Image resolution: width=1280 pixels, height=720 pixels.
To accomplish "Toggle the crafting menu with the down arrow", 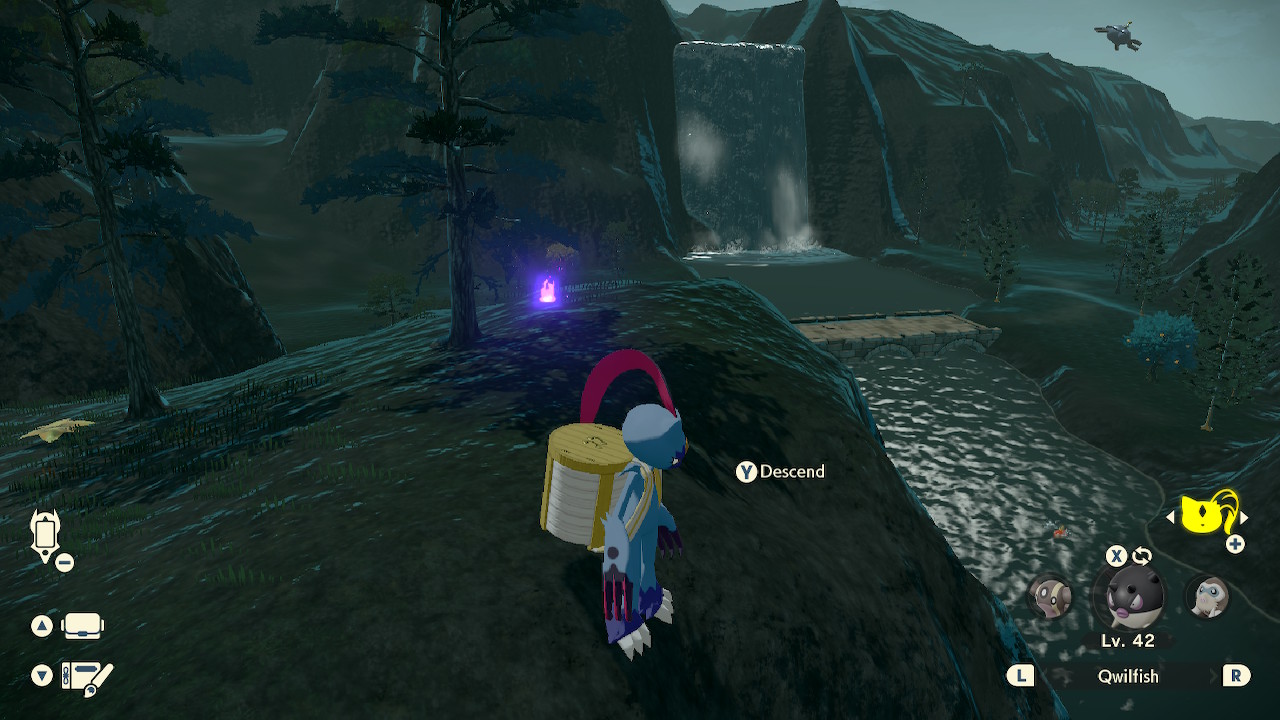I will pyautogui.click(x=40, y=676).
